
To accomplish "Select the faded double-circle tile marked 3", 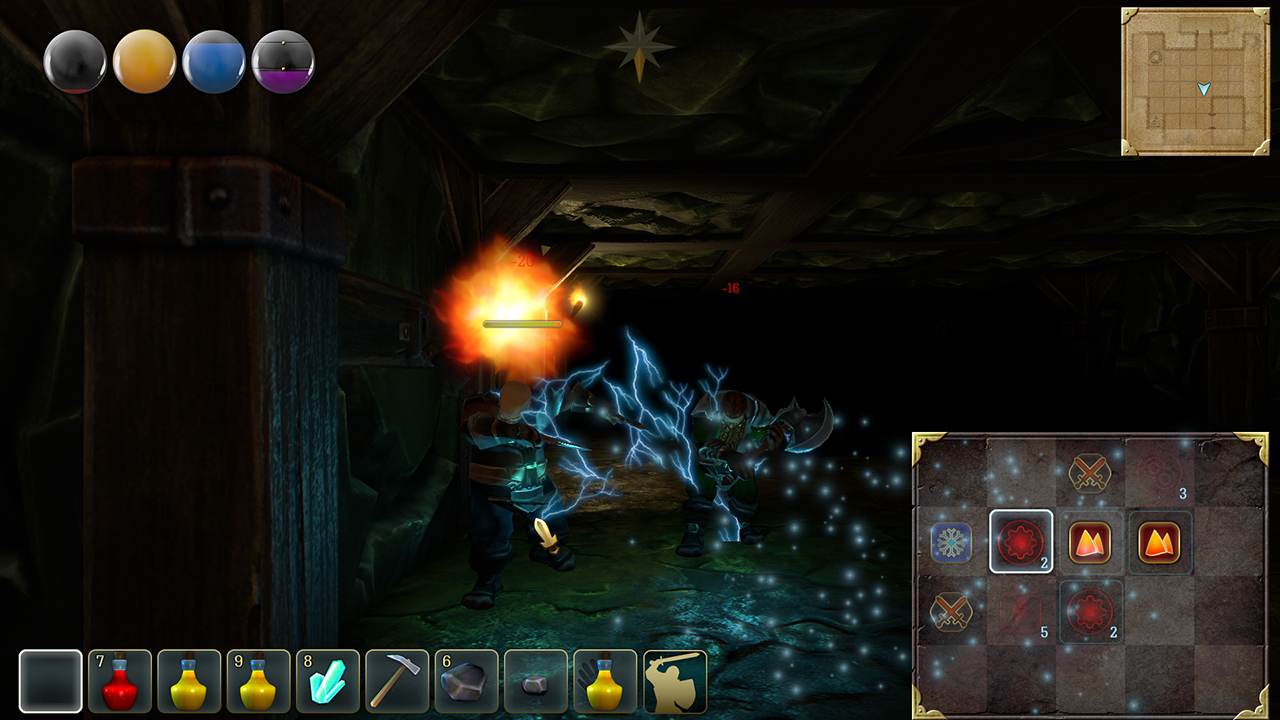I will tap(1160, 472).
